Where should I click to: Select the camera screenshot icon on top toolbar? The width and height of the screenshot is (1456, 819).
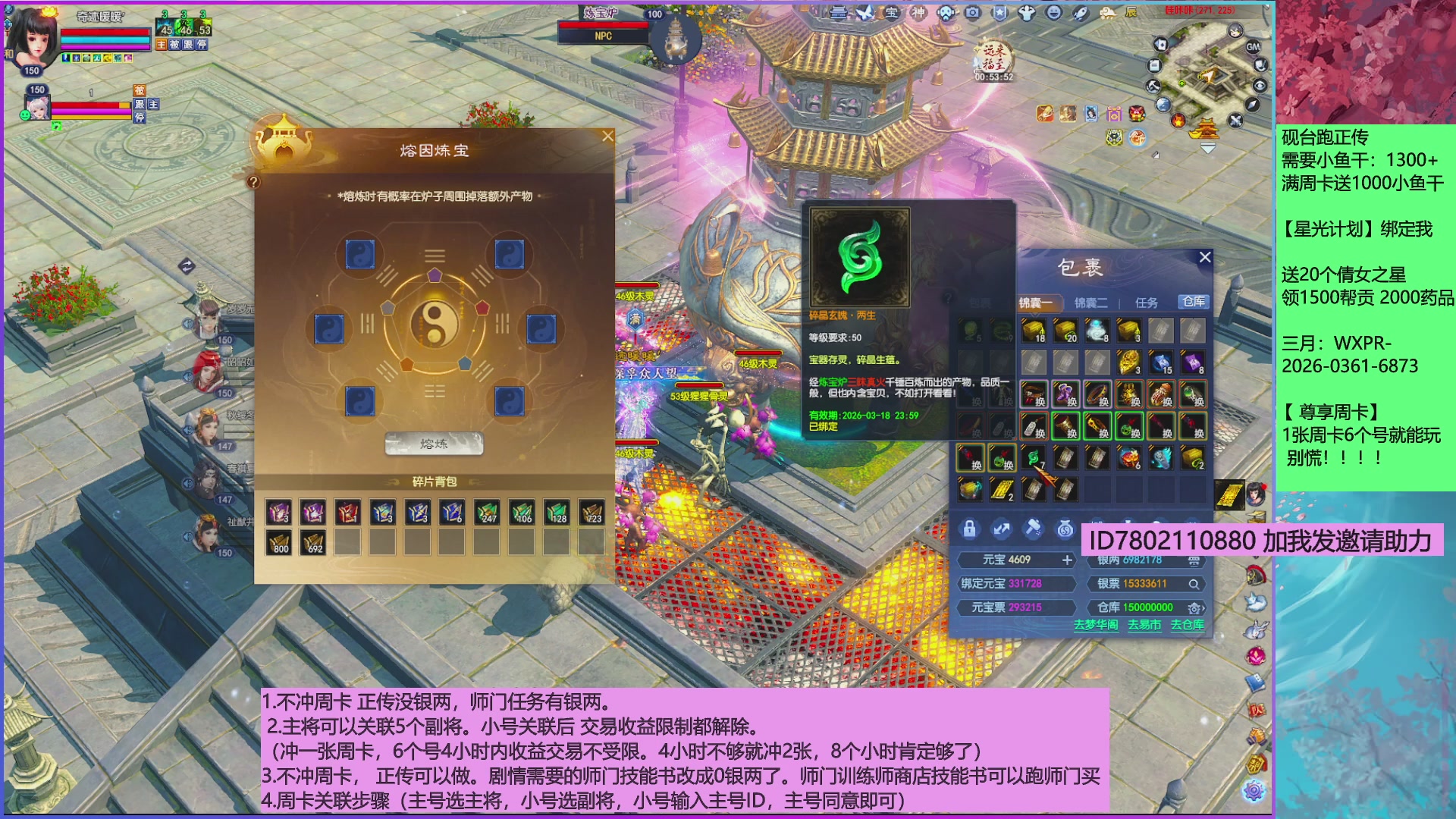[972, 13]
